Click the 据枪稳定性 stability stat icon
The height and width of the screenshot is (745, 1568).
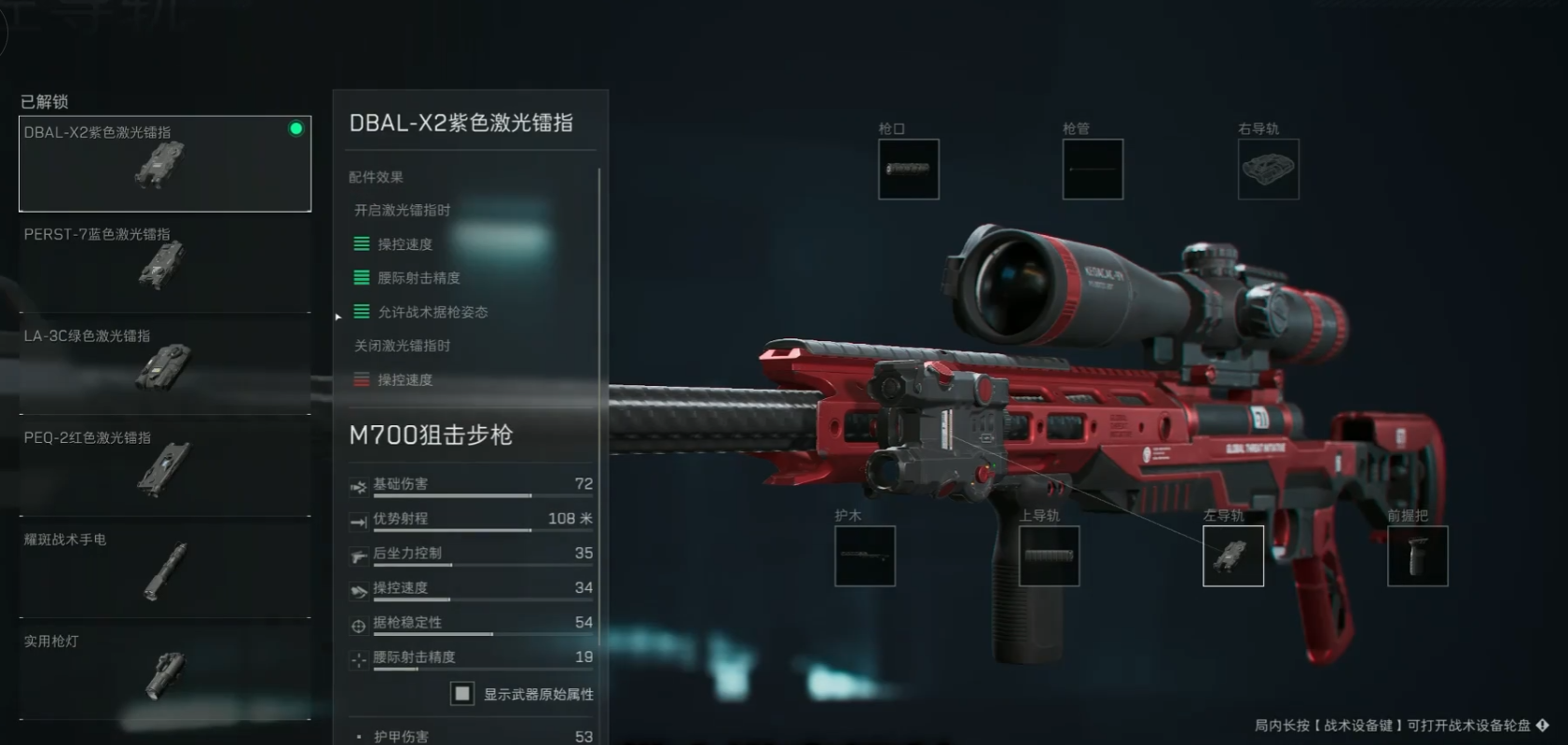point(357,623)
